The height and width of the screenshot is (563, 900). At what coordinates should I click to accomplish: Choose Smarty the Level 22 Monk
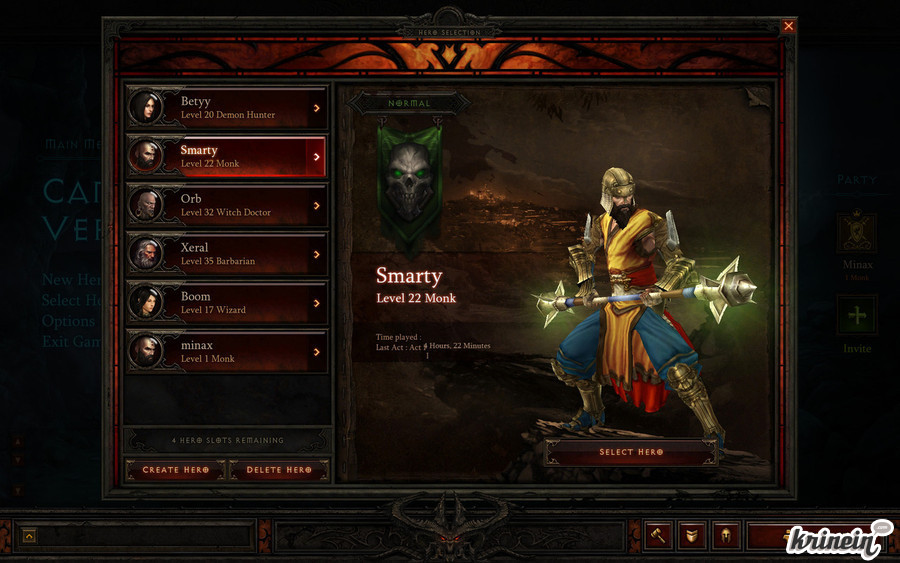[x=227, y=156]
